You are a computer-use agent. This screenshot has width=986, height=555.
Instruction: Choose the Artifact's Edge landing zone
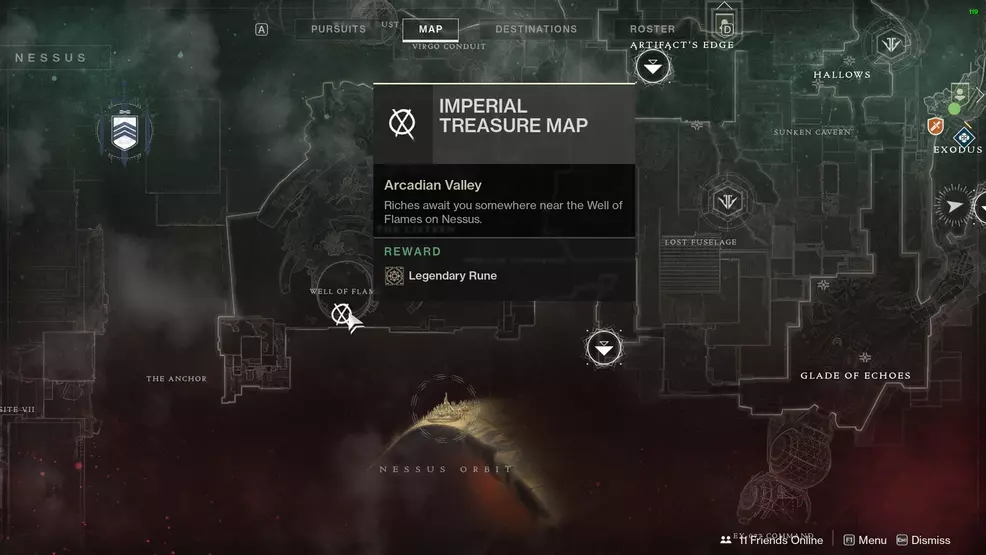653,68
